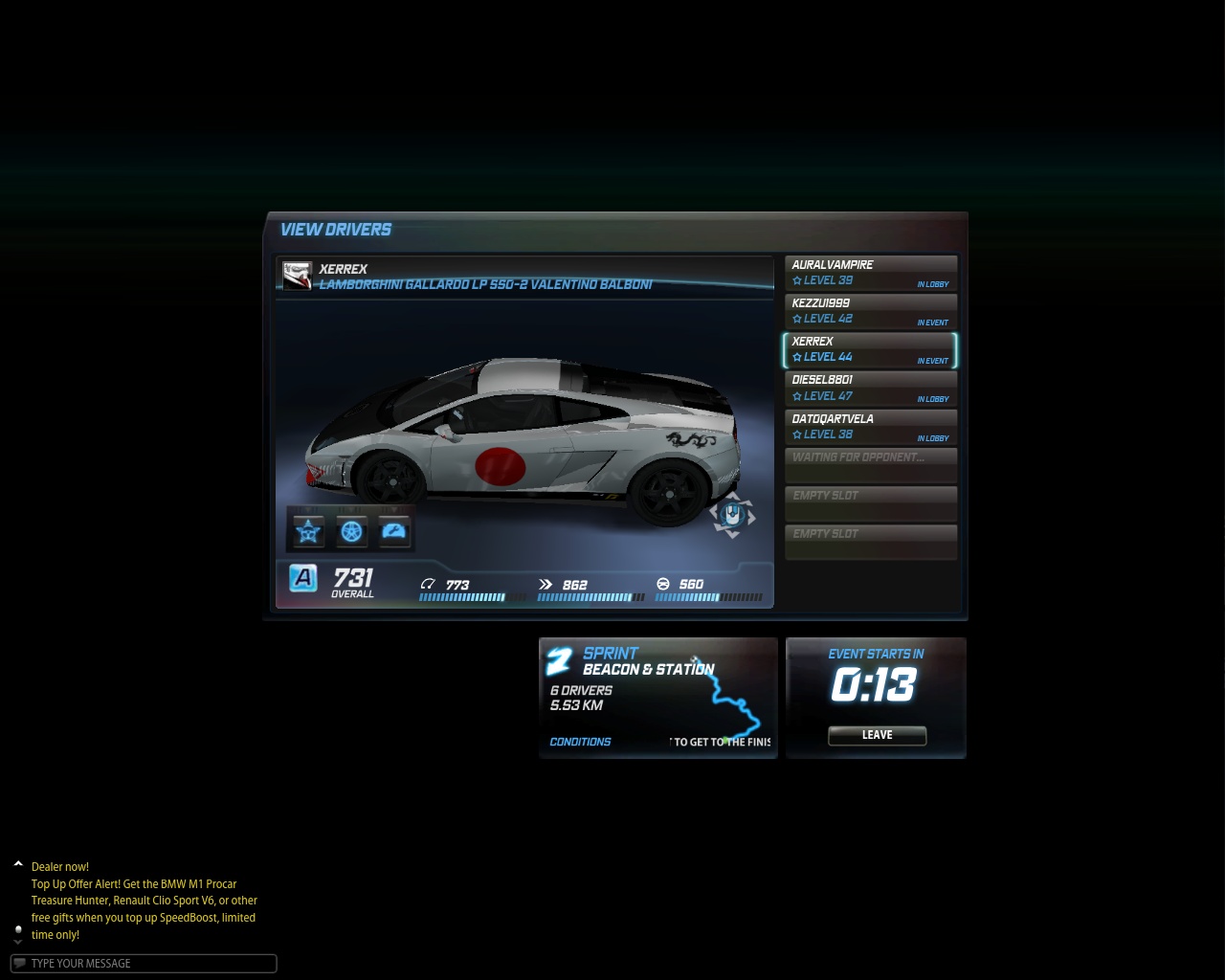The image size is (1225, 980).
Task: Open the Sprint Beacon & Station event panel
Action: coord(657,698)
